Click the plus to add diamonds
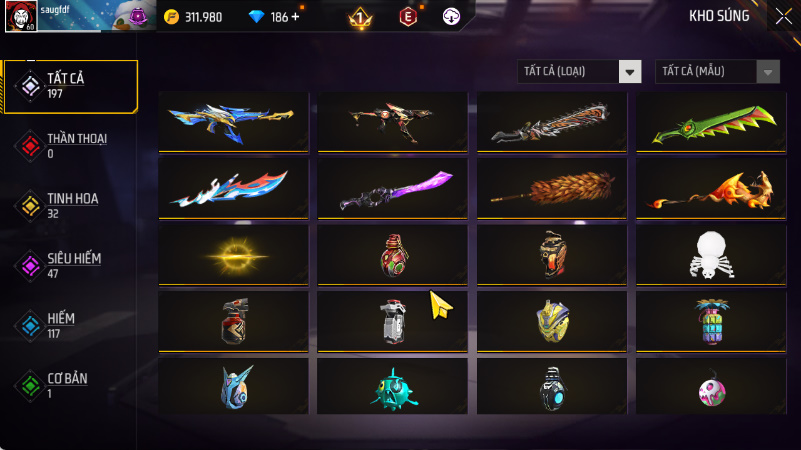 click(x=295, y=17)
